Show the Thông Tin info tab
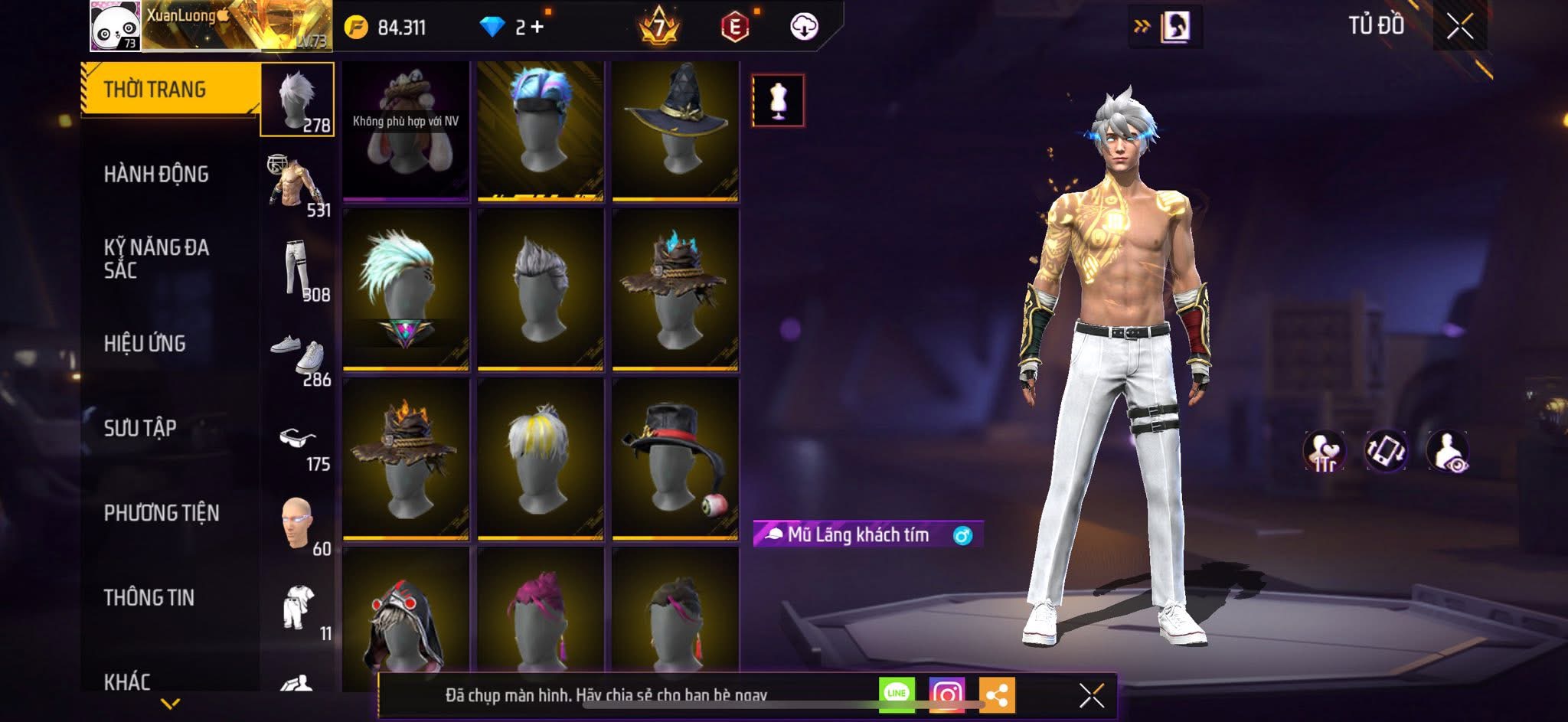Viewport: 1568px width, 722px height. (x=149, y=597)
